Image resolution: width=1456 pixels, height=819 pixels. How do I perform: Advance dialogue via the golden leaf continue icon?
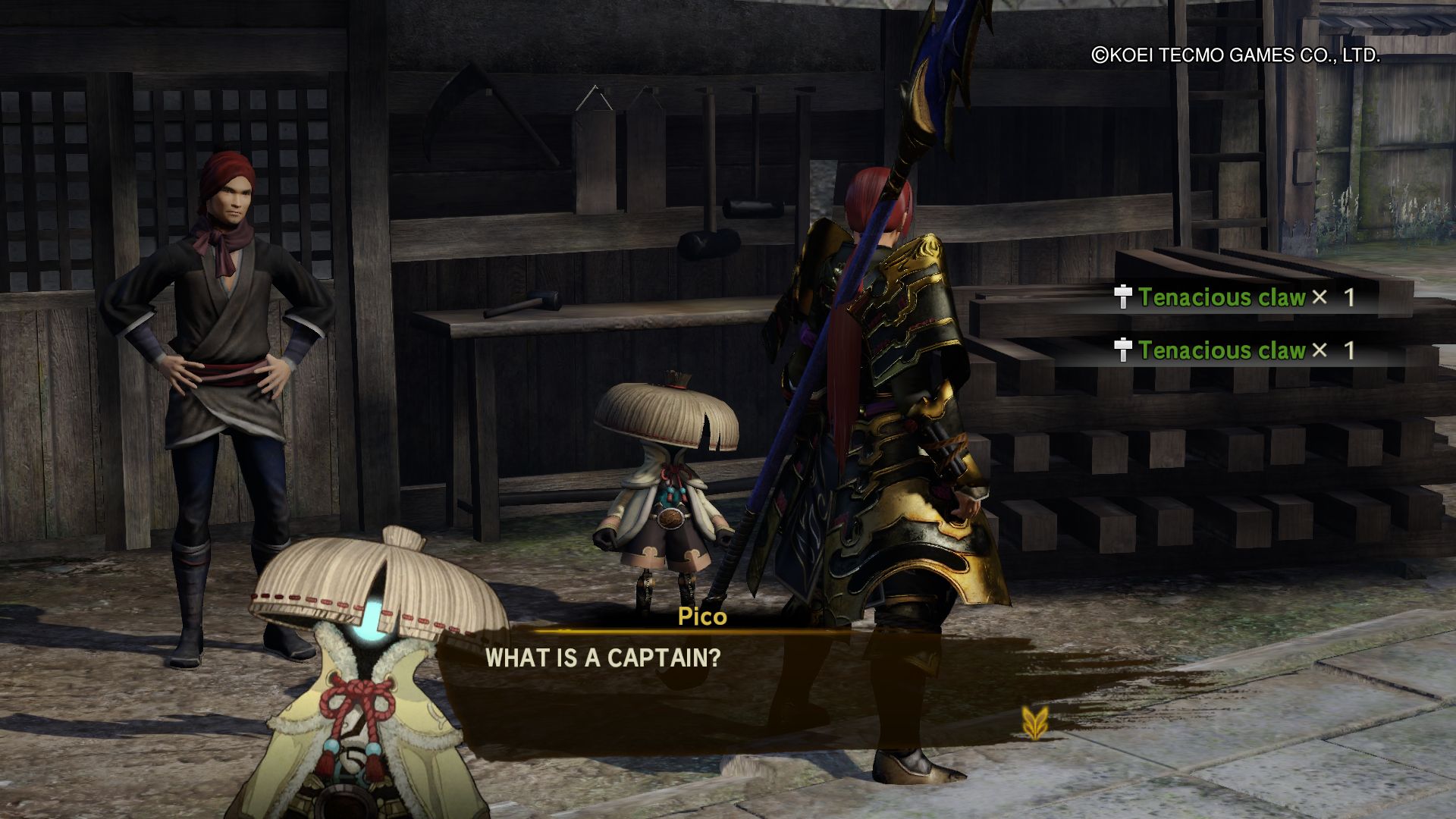1034,722
